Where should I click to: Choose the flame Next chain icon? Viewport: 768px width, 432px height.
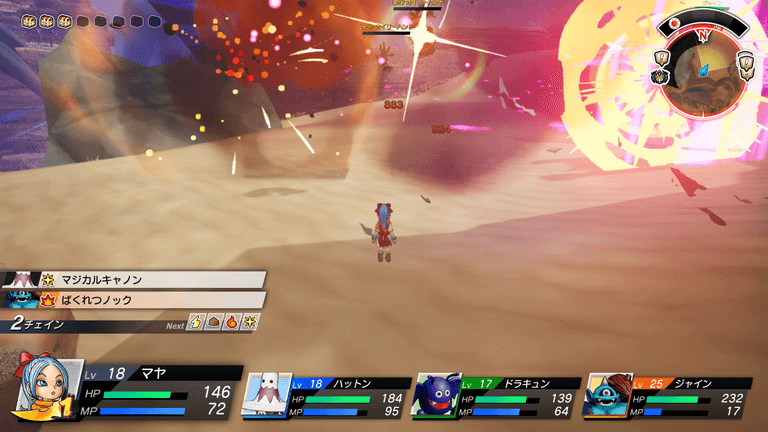232,322
